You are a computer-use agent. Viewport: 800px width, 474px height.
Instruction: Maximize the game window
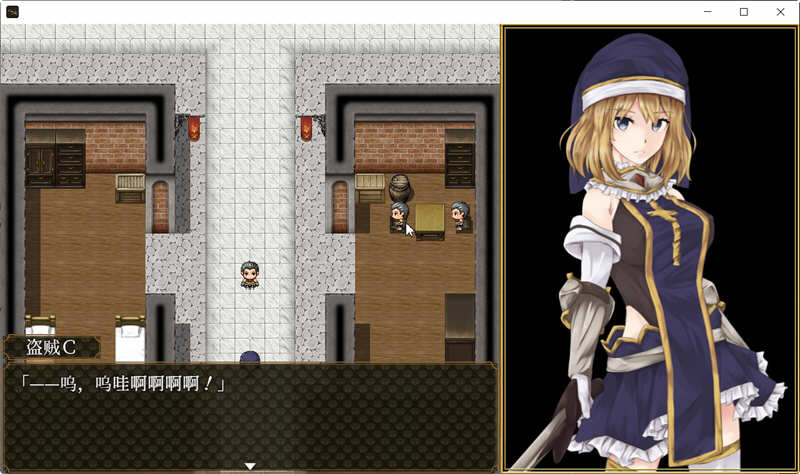pyautogui.click(x=744, y=12)
